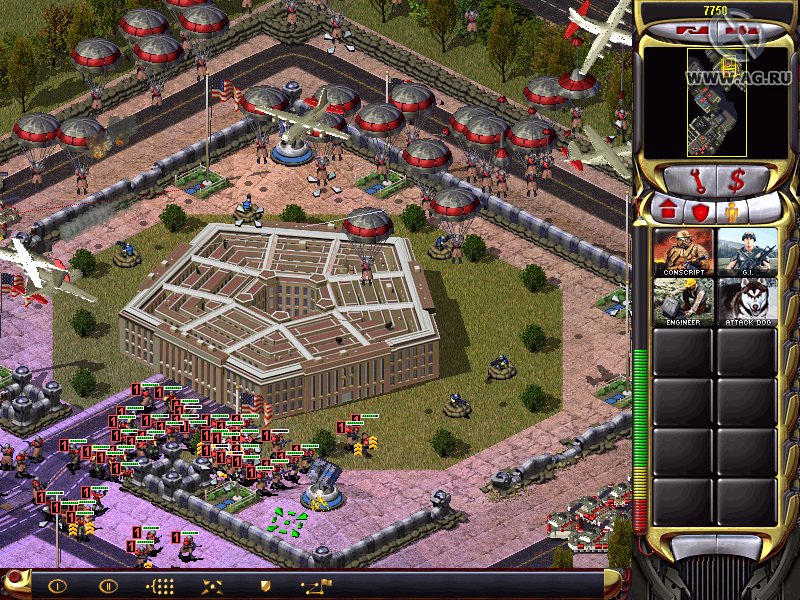Screen dimensions: 800x600
Task: Open options via the red corner button
Action: [x=14, y=581]
